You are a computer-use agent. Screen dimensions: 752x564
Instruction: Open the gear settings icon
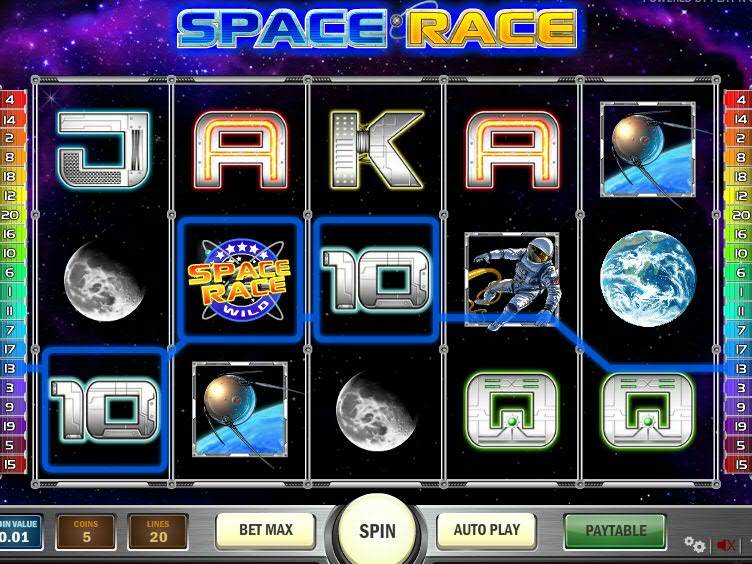[x=694, y=544]
